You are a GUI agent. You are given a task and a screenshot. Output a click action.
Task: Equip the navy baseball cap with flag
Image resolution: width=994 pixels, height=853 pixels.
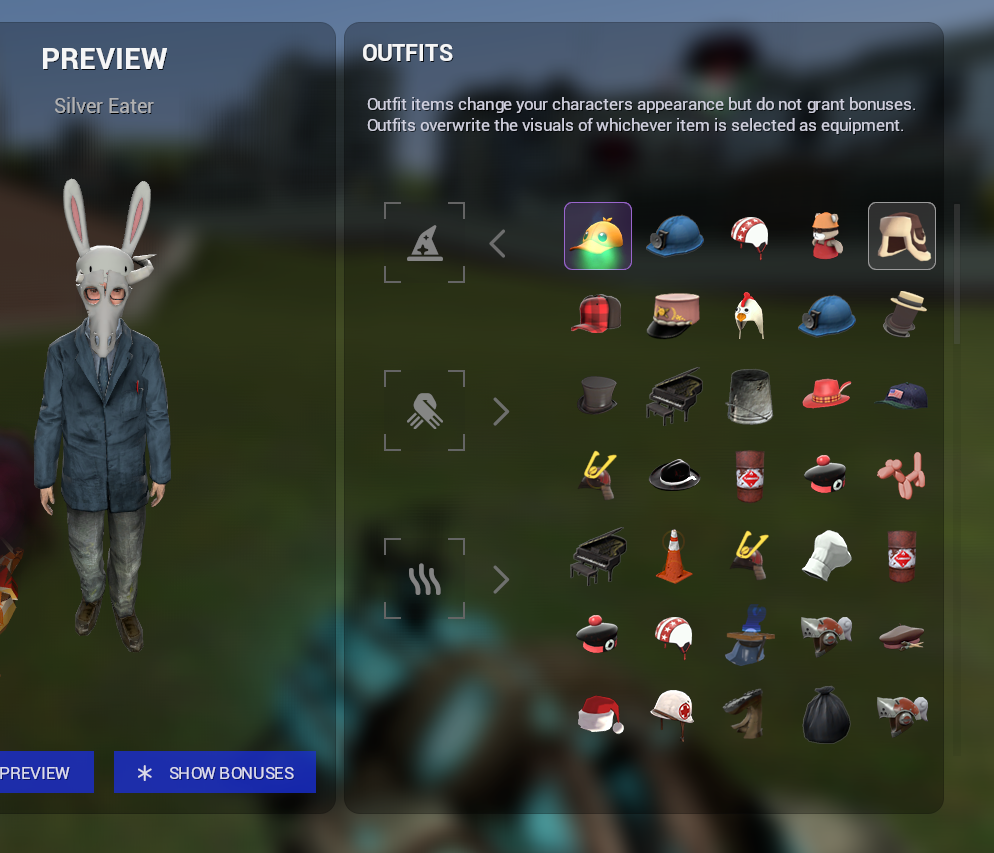click(x=902, y=396)
